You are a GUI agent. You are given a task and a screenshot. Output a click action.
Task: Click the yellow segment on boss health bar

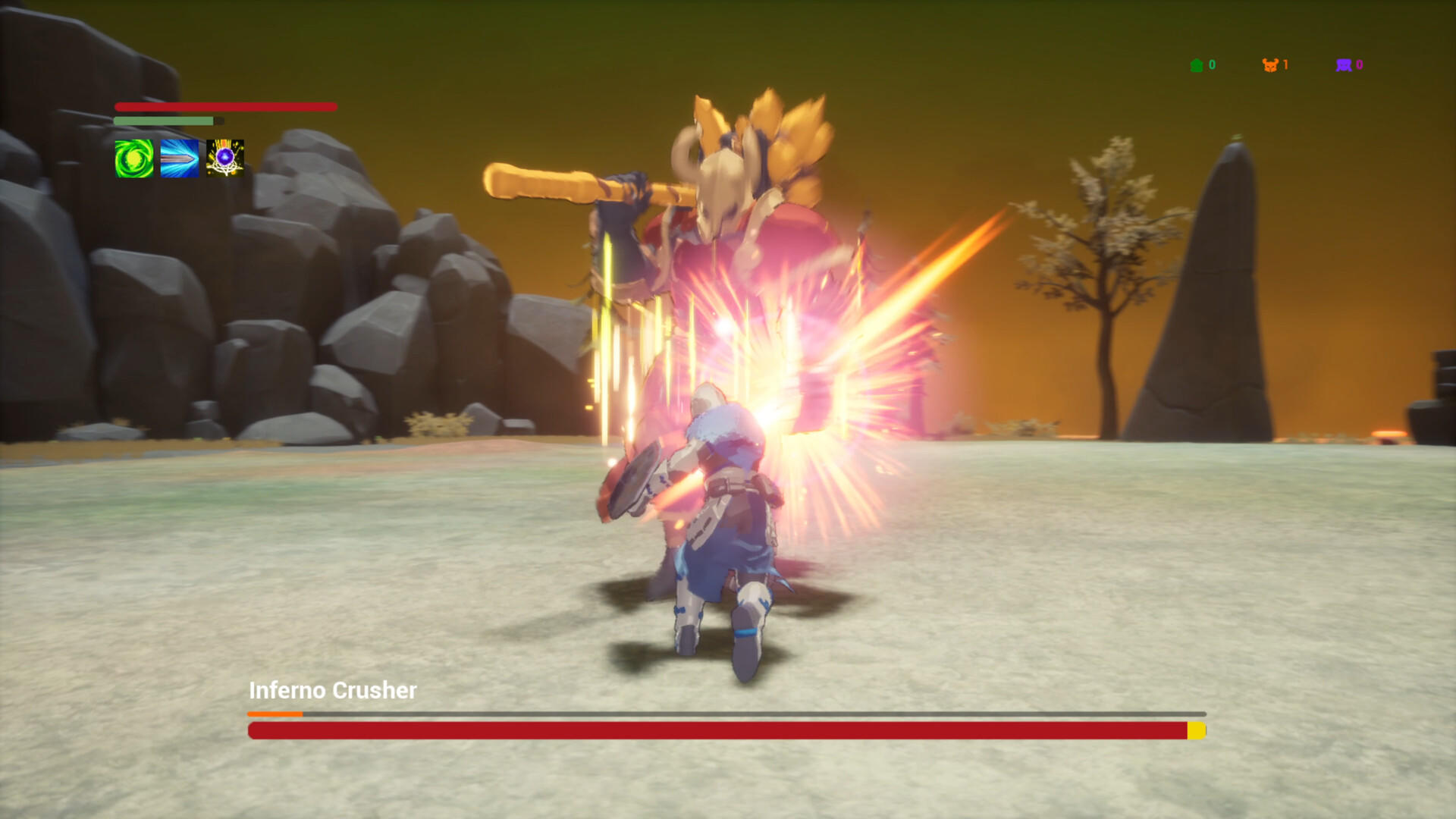(x=1195, y=732)
